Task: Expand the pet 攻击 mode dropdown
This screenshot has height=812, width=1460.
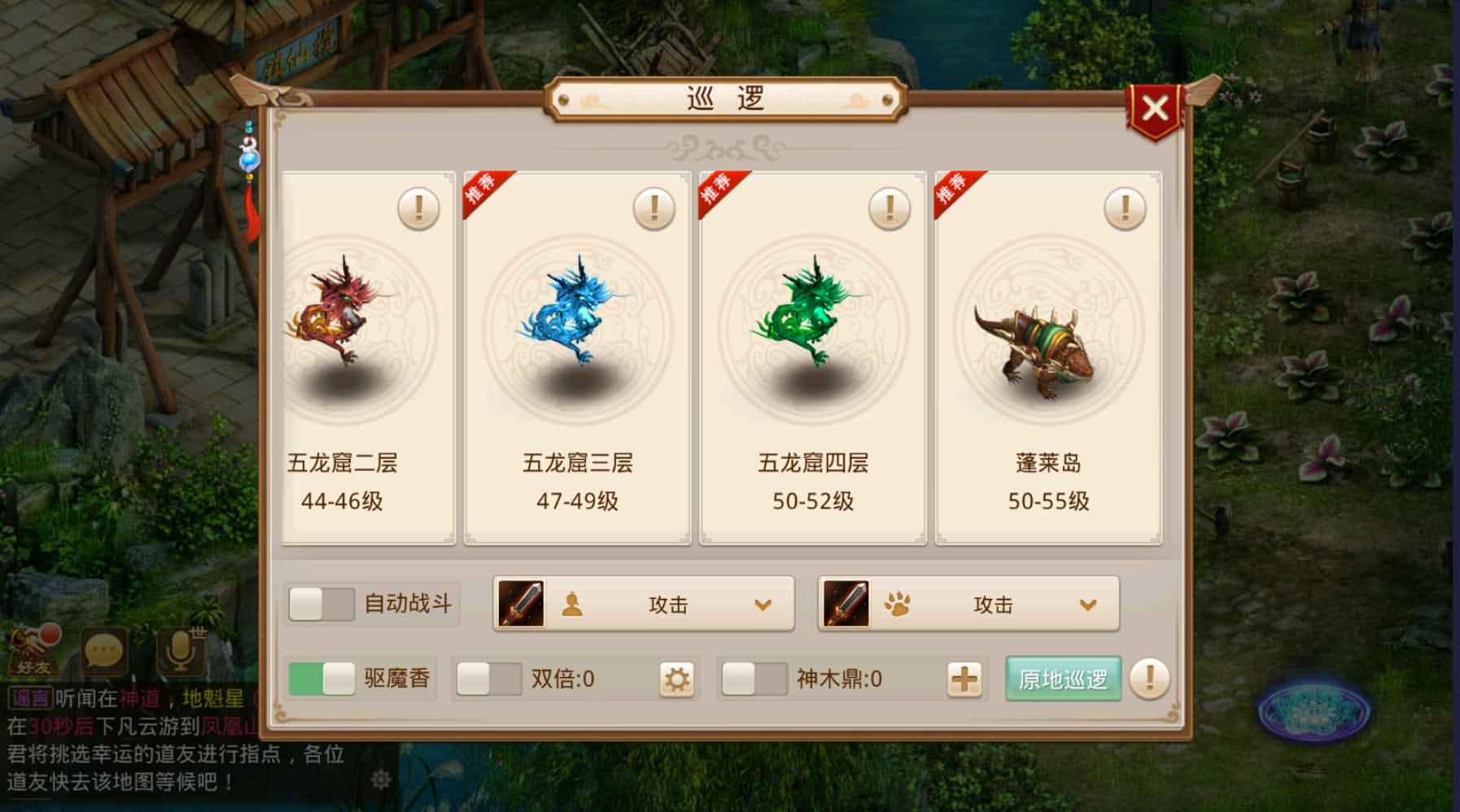Action: click(x=1087, y=604)
